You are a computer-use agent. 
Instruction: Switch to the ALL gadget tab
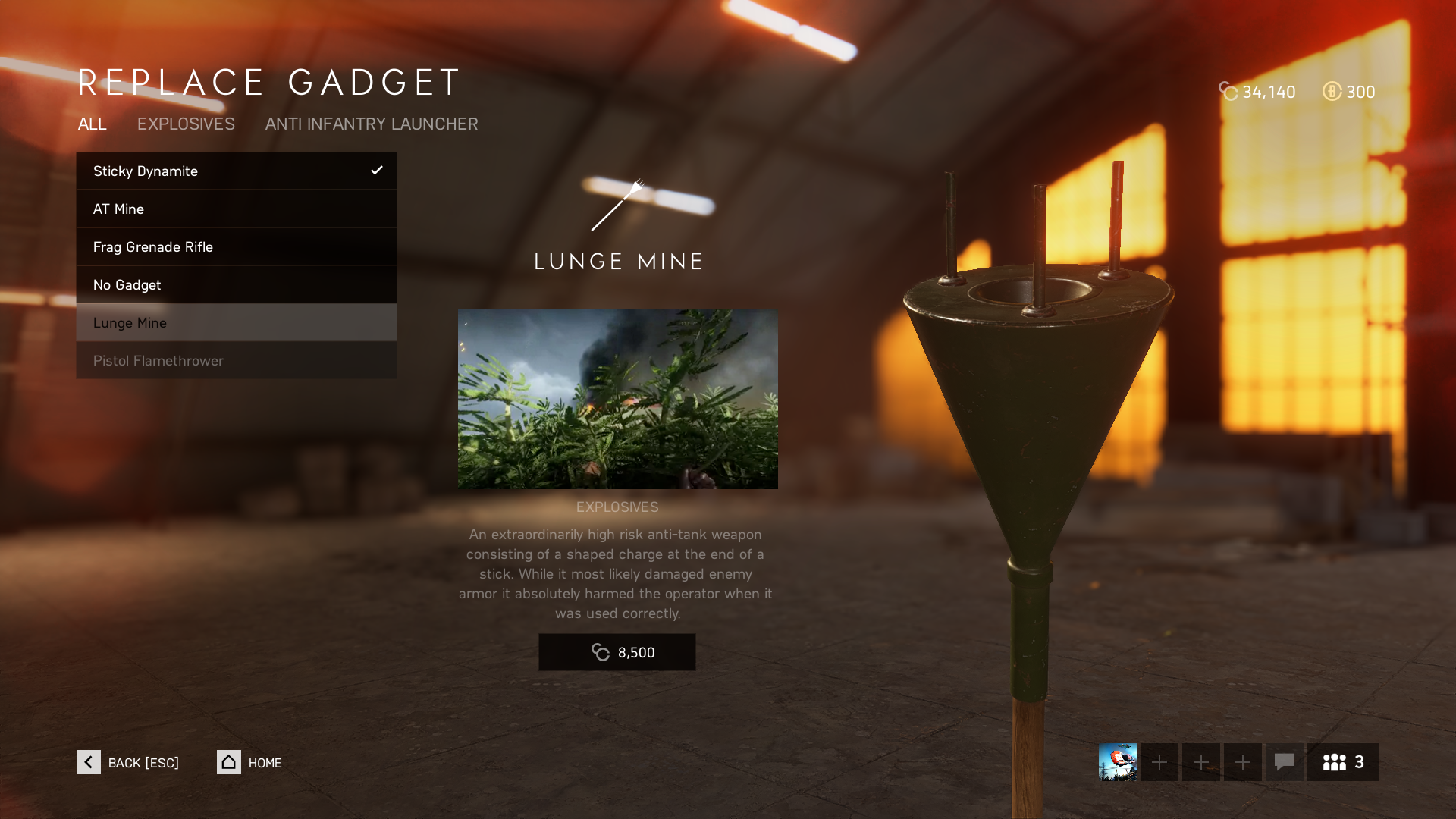[x=92, y=124]
